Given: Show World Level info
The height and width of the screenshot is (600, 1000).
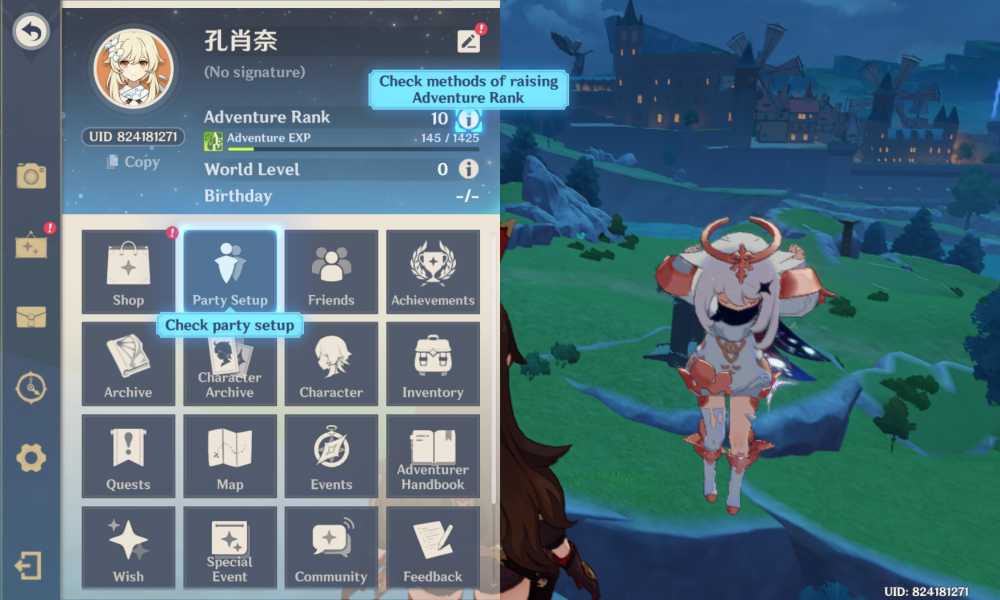Looking at the screenshot, I should click(x=468, y=169).
